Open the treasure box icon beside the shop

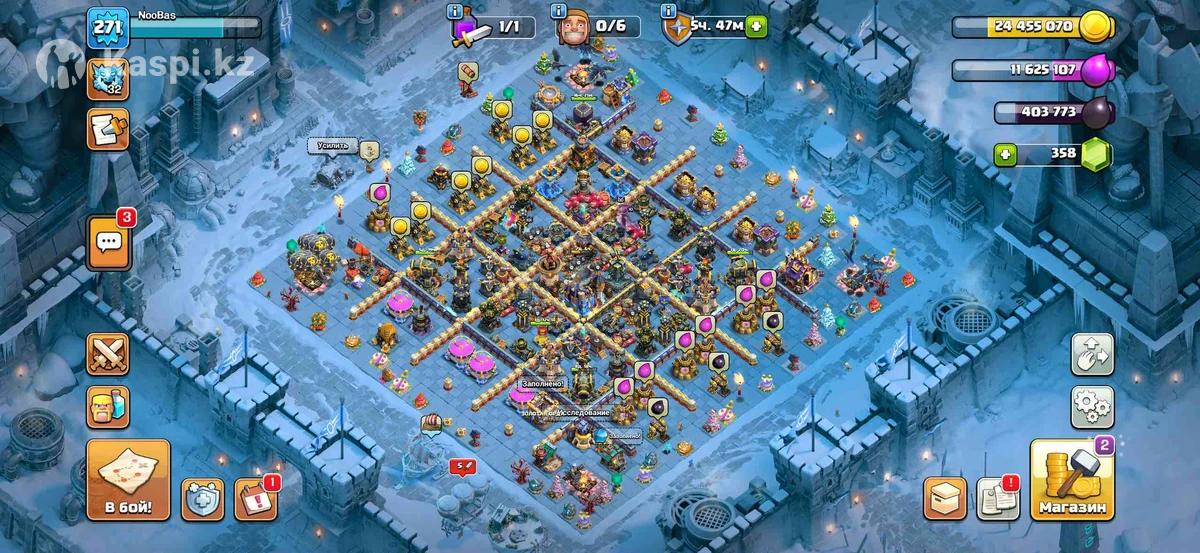coord(944,498)
